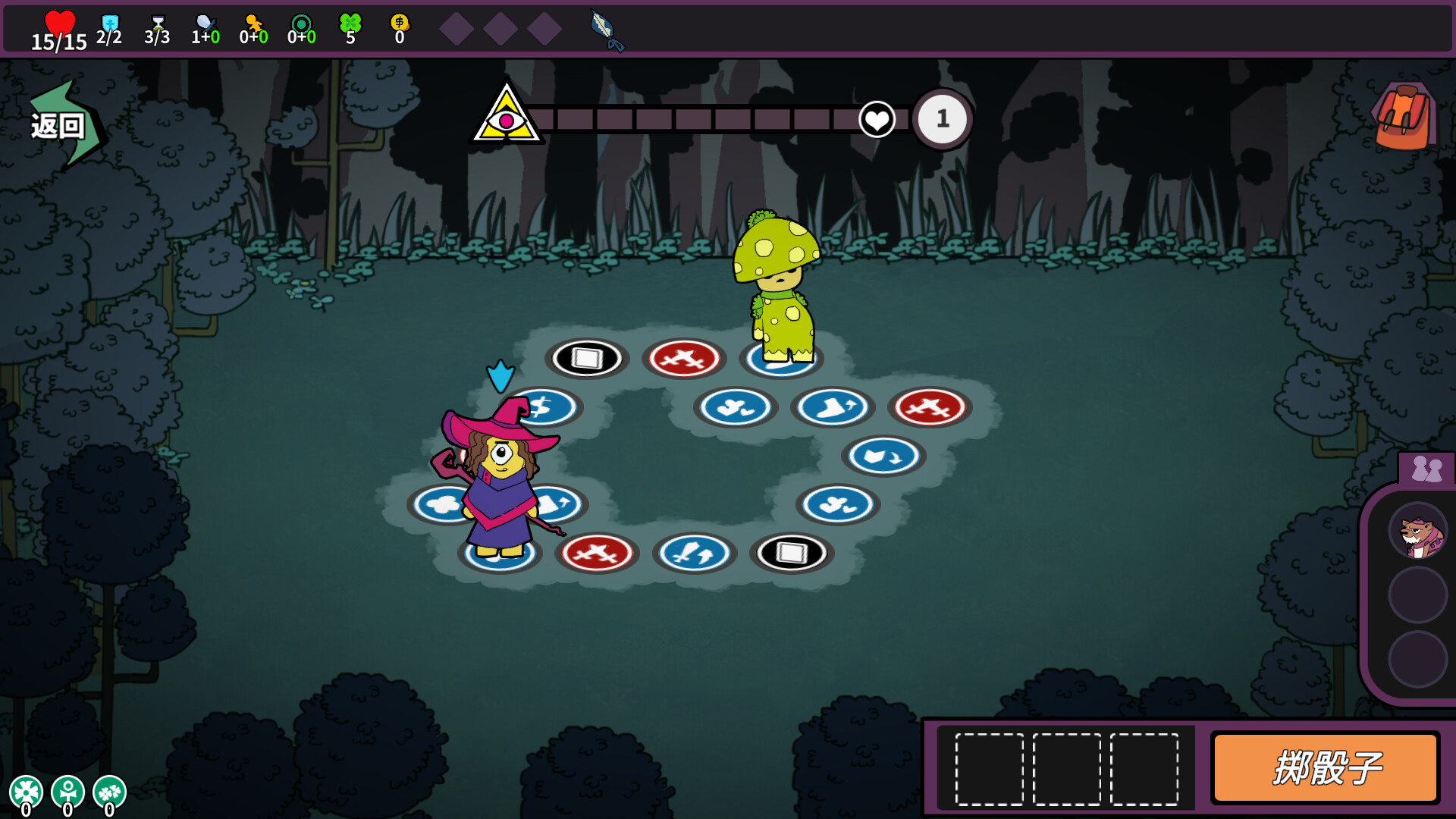Click the leftmost empty dice slot
The height and width of the screenshot is (819, 1456).
click(x=990, y=770)
